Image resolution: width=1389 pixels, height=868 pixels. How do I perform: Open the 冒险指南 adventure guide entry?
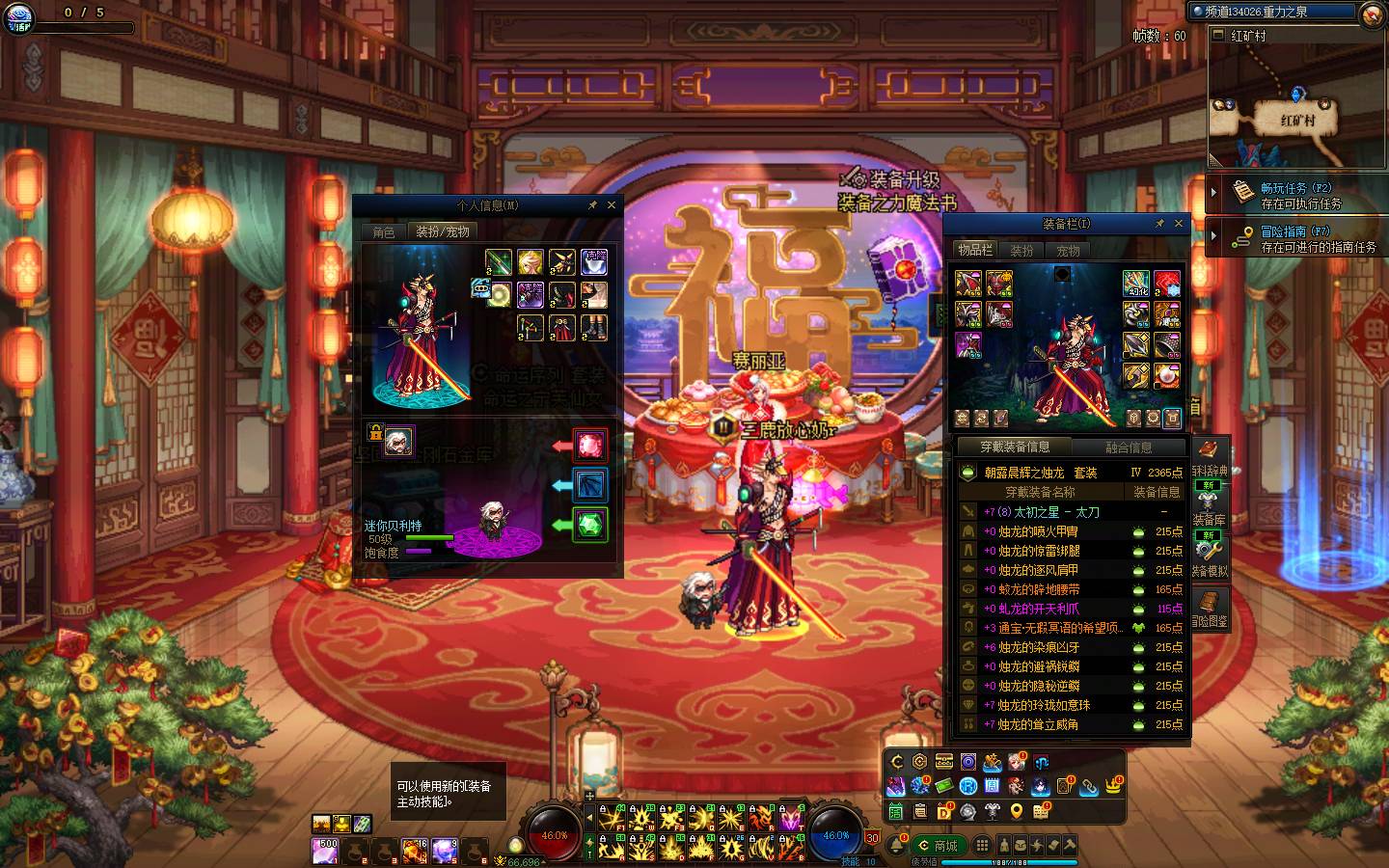(1295, 238)
